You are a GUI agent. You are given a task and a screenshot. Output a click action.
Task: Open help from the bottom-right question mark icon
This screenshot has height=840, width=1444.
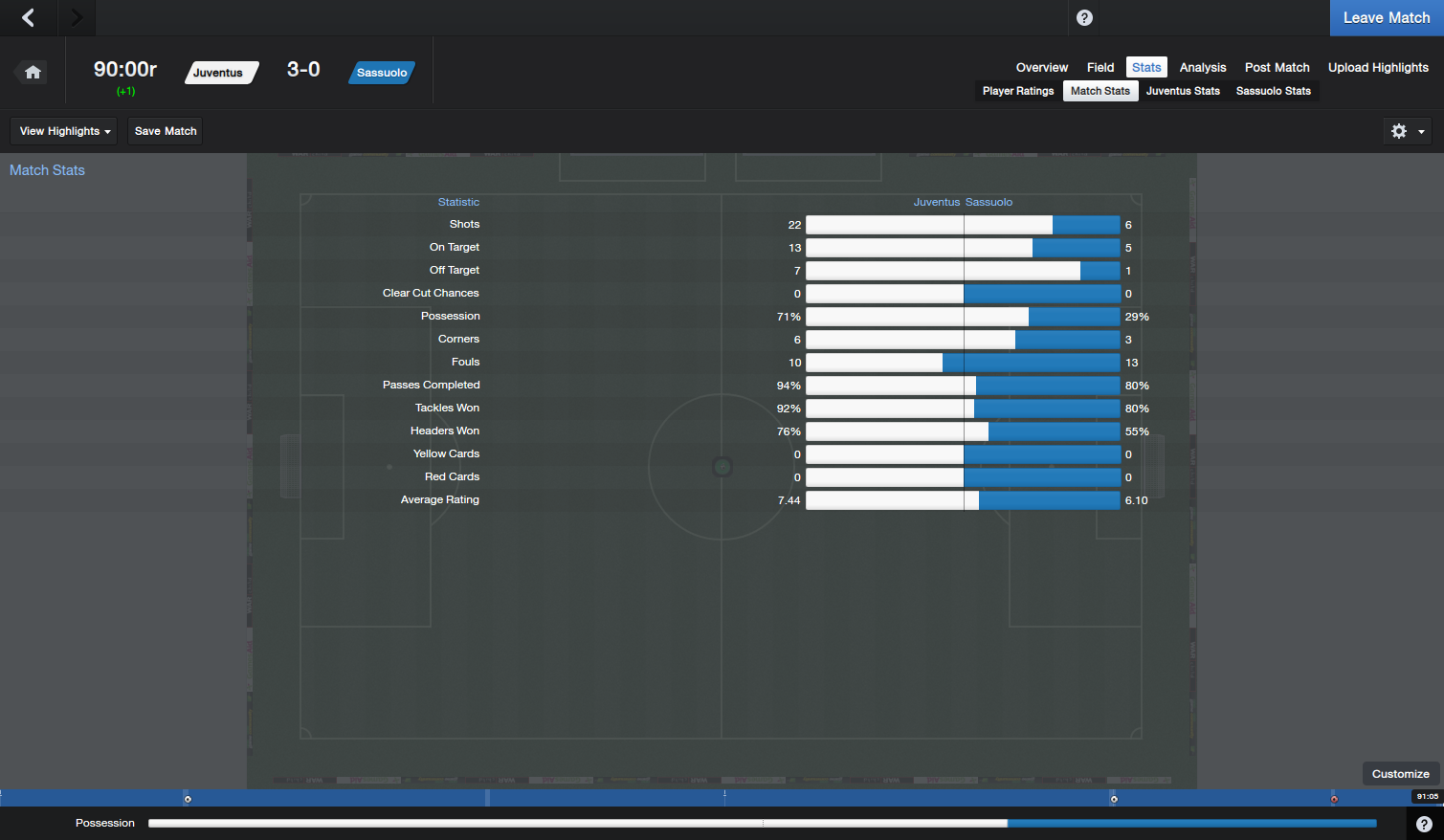[x=1424, y=824]
